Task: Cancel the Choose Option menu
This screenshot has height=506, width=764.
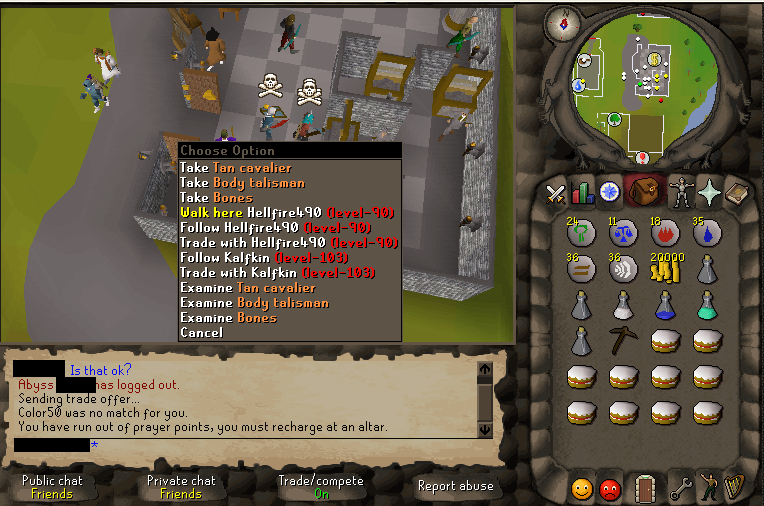Action: 201,333
